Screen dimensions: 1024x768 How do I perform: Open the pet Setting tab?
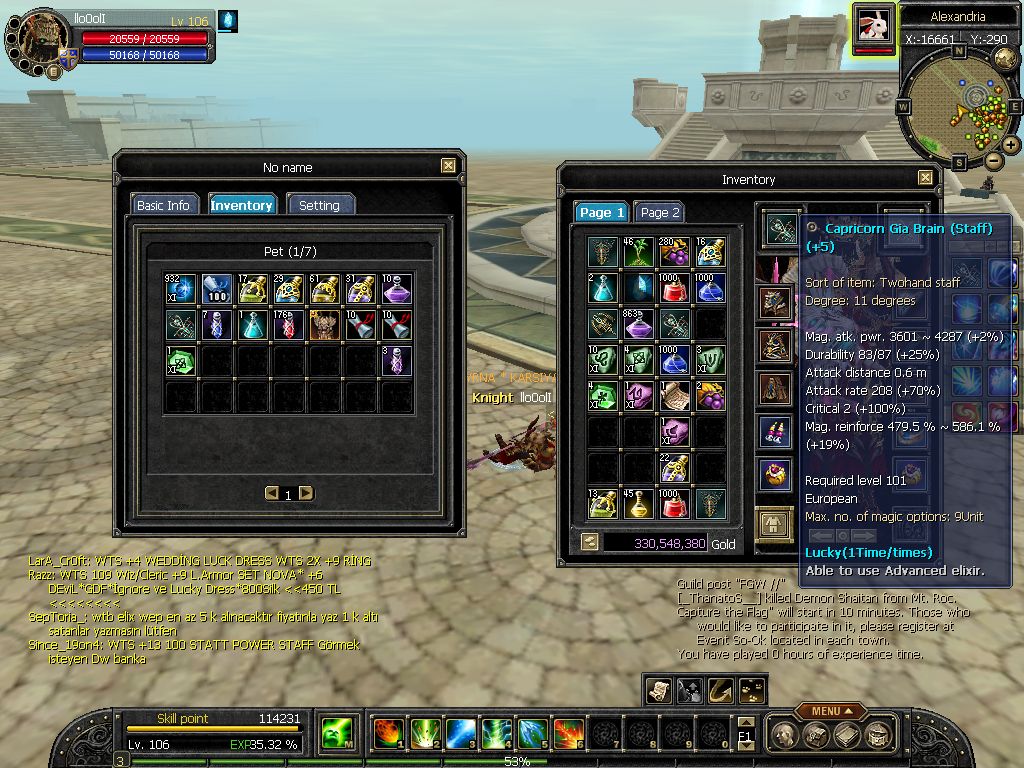319,205
